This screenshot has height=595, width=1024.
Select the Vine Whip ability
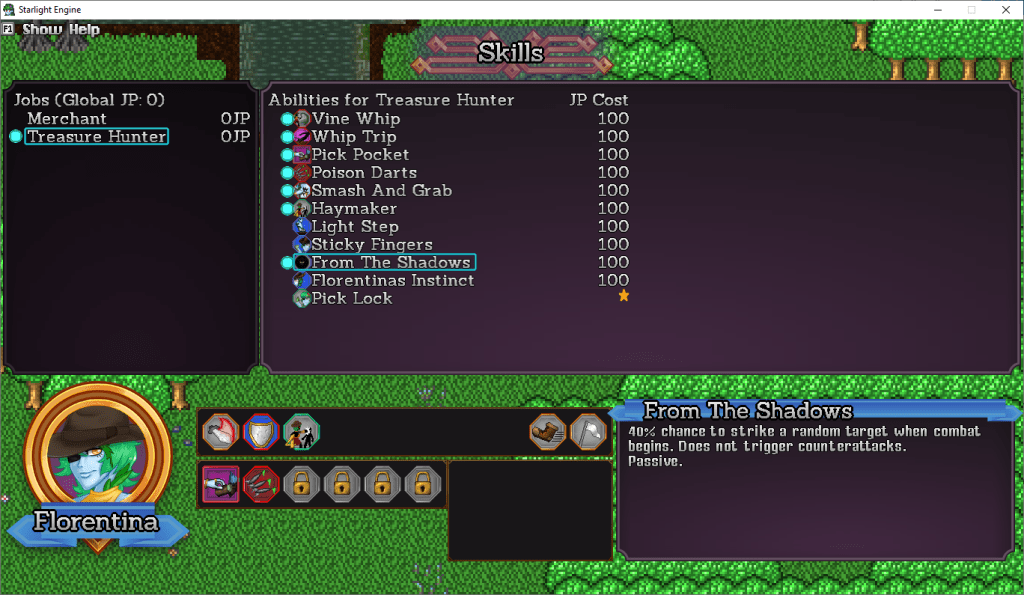(x=355, y=119)
